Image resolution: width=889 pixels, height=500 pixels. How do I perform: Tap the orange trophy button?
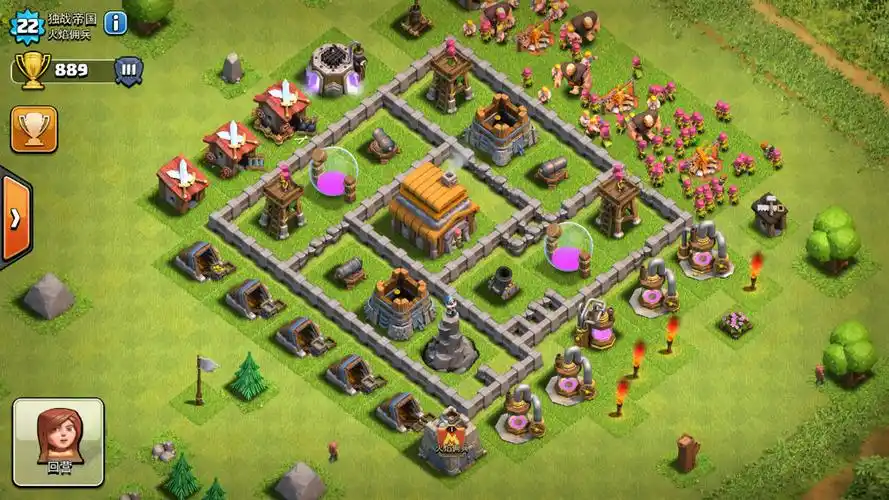click(34, 129)
